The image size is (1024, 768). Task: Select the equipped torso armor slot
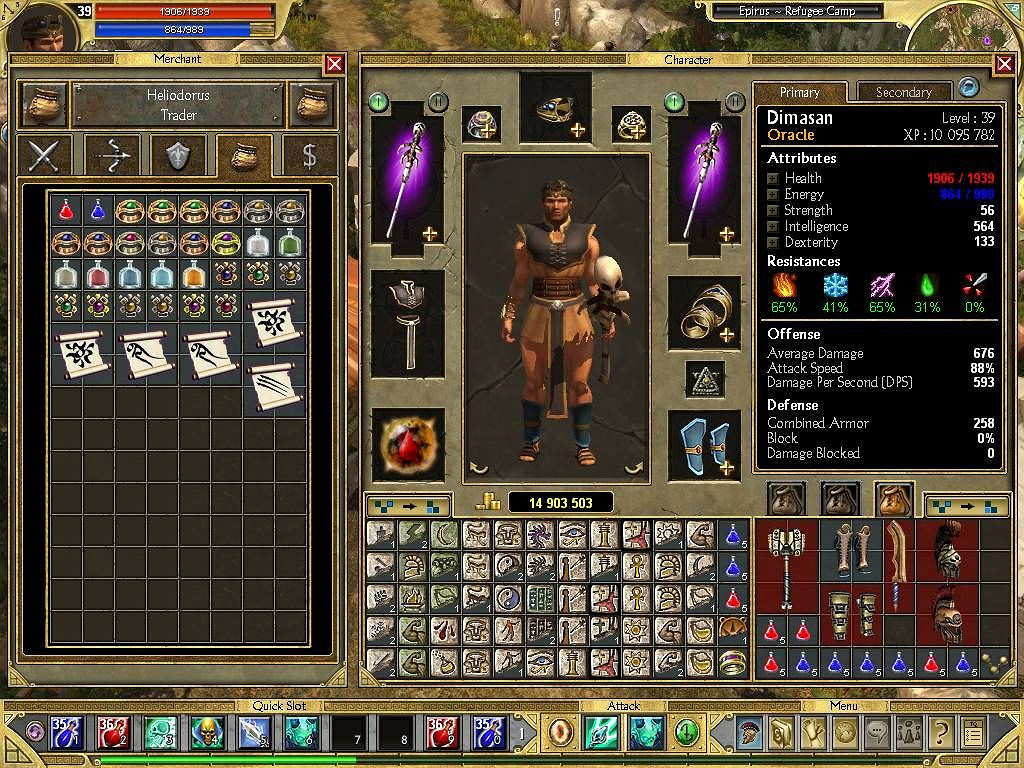coord(408,318)
